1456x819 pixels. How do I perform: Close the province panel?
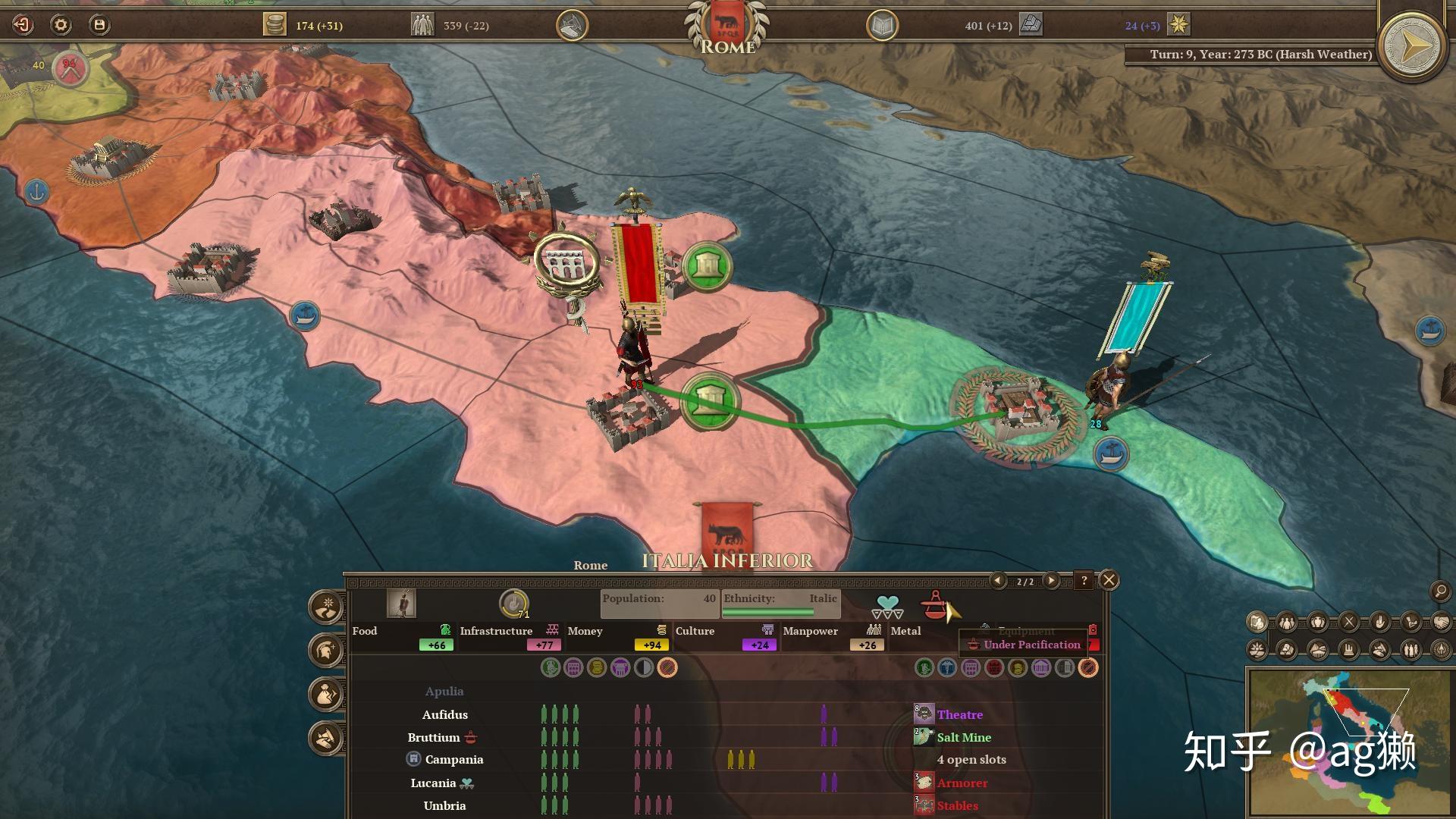click(1109, 581)
